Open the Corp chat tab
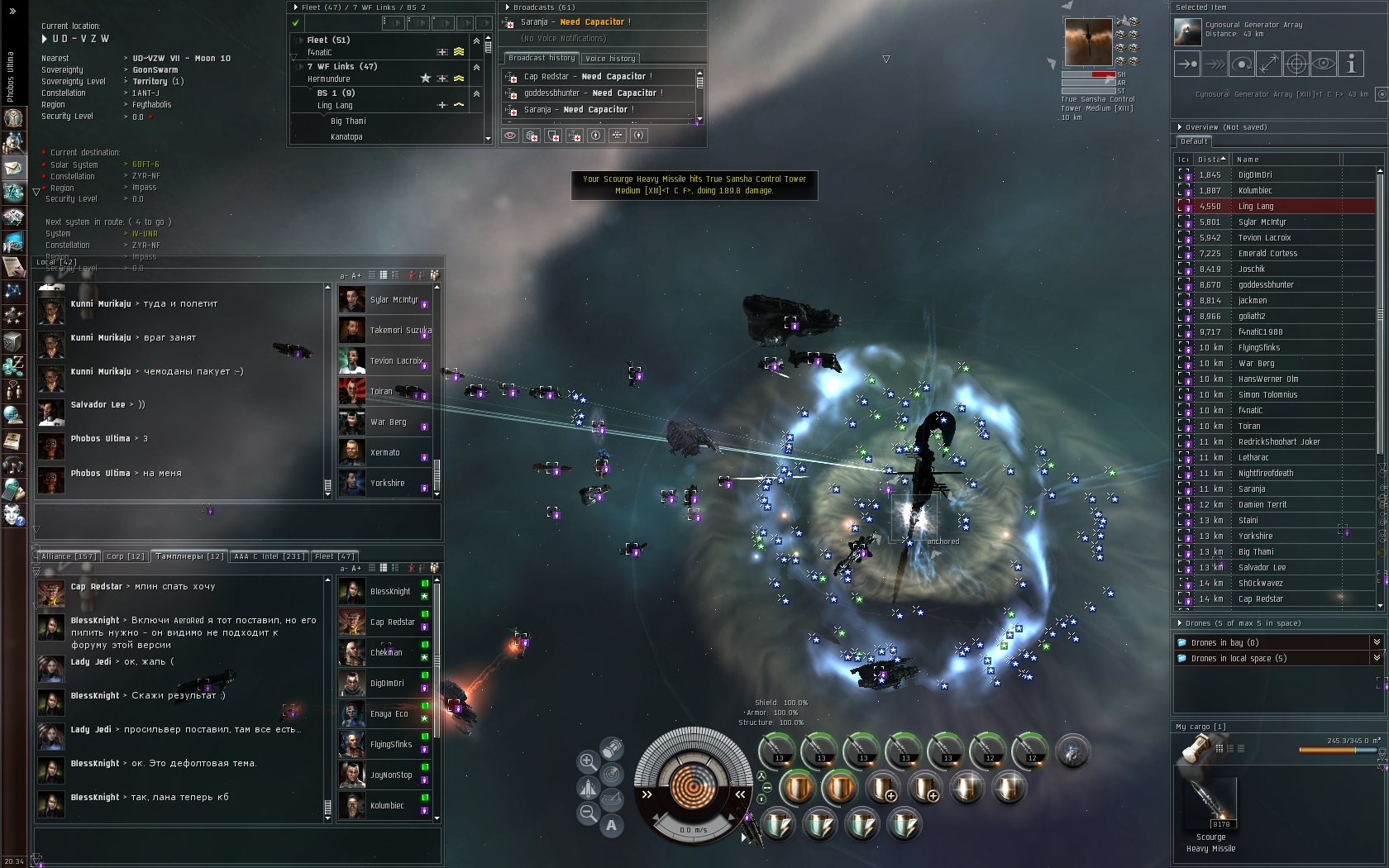 click(126, 556)
